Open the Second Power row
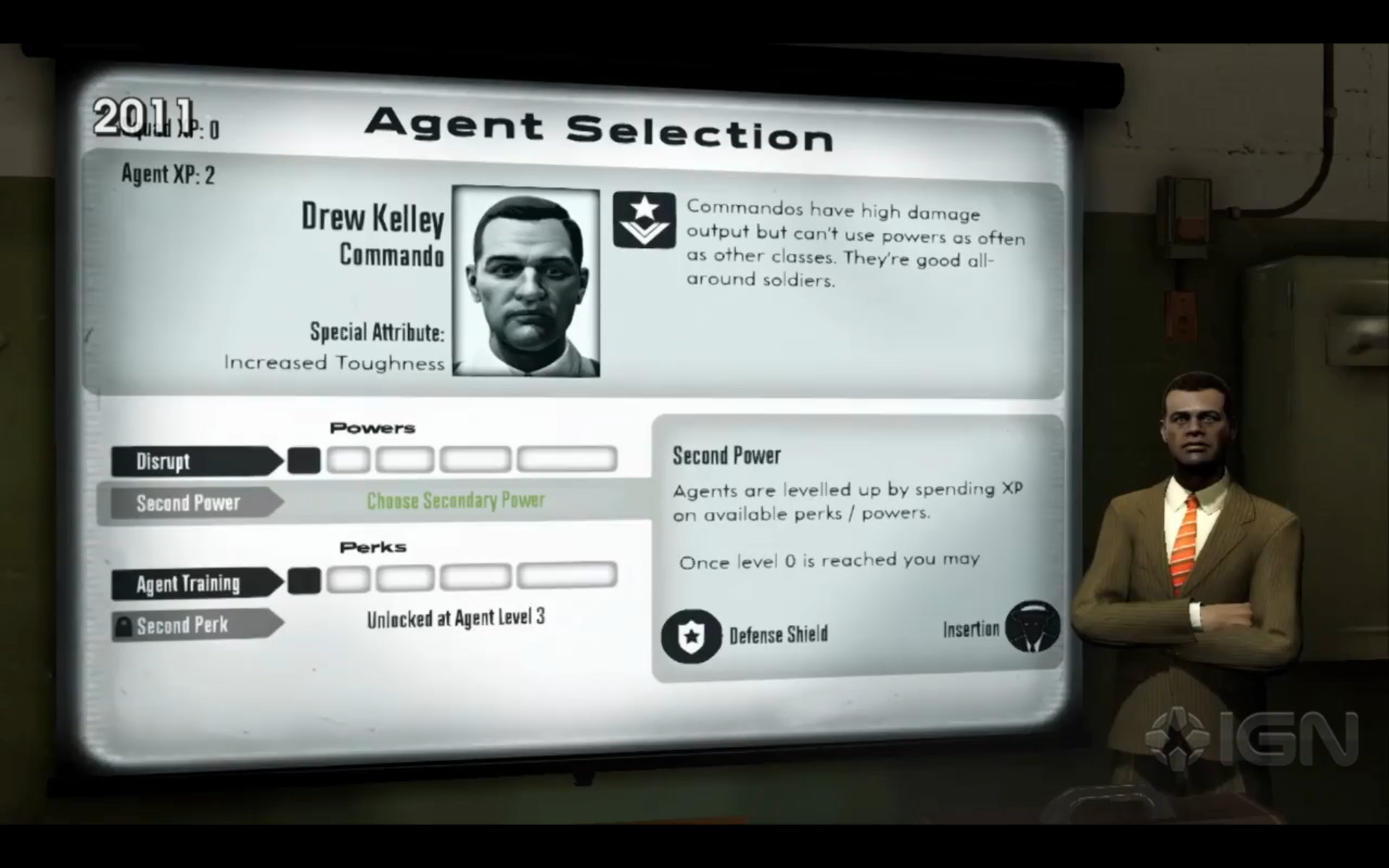Screen dimensions: 1389x868 [x=194, y=503]
